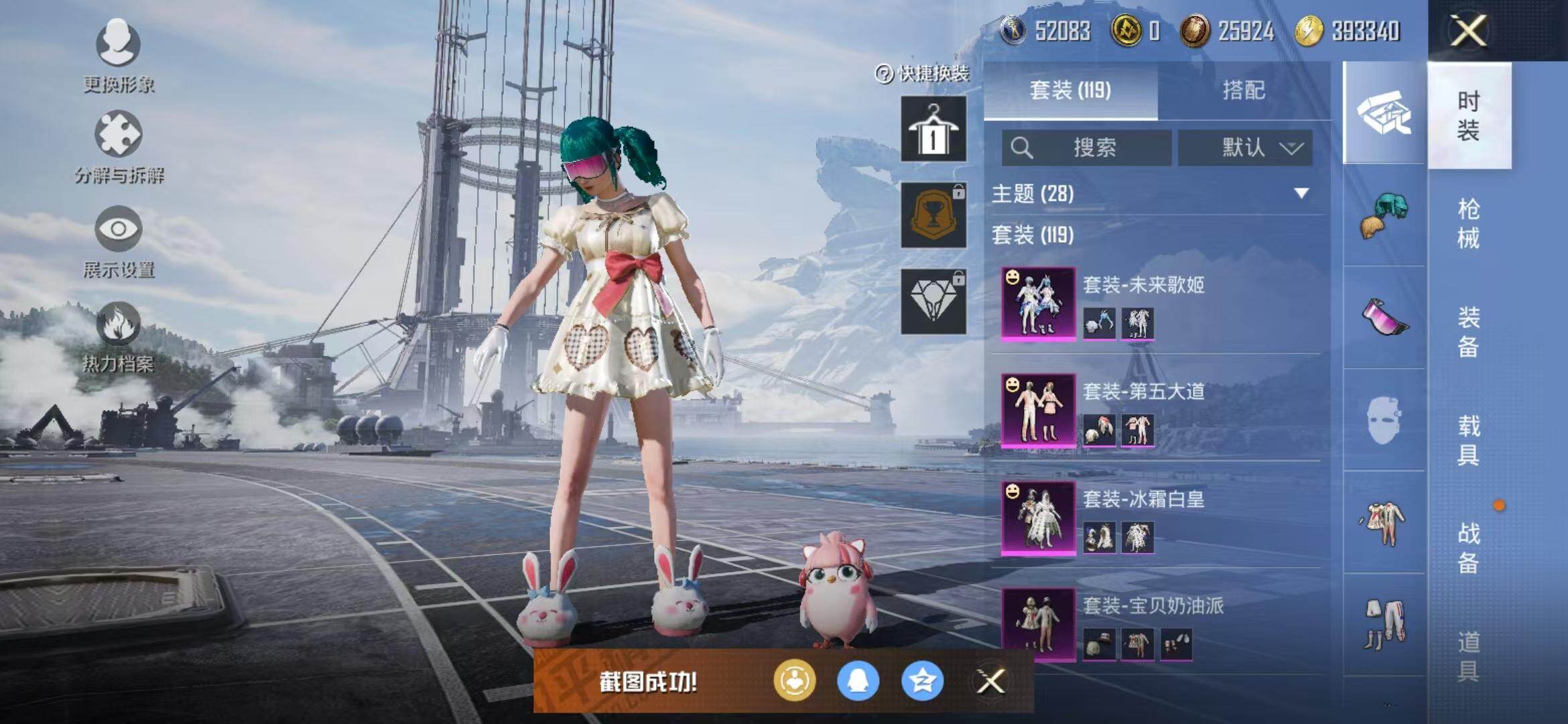Select the 套装 (119) tab
This screenshot has height=724, width=1568.
[x=1070, y=90]
